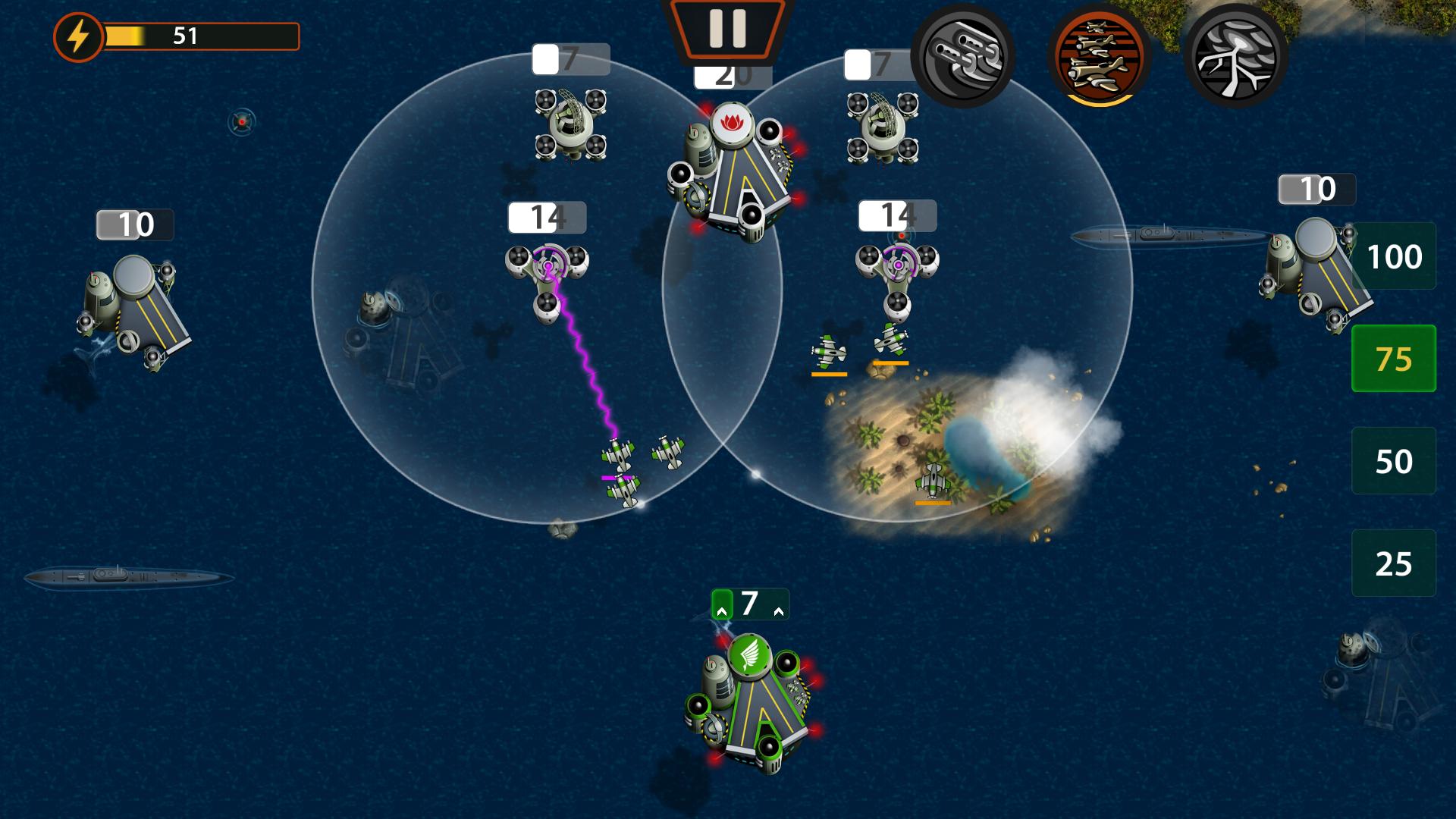
Task: Click the naval mine near the top left
Action: (240, 123)
